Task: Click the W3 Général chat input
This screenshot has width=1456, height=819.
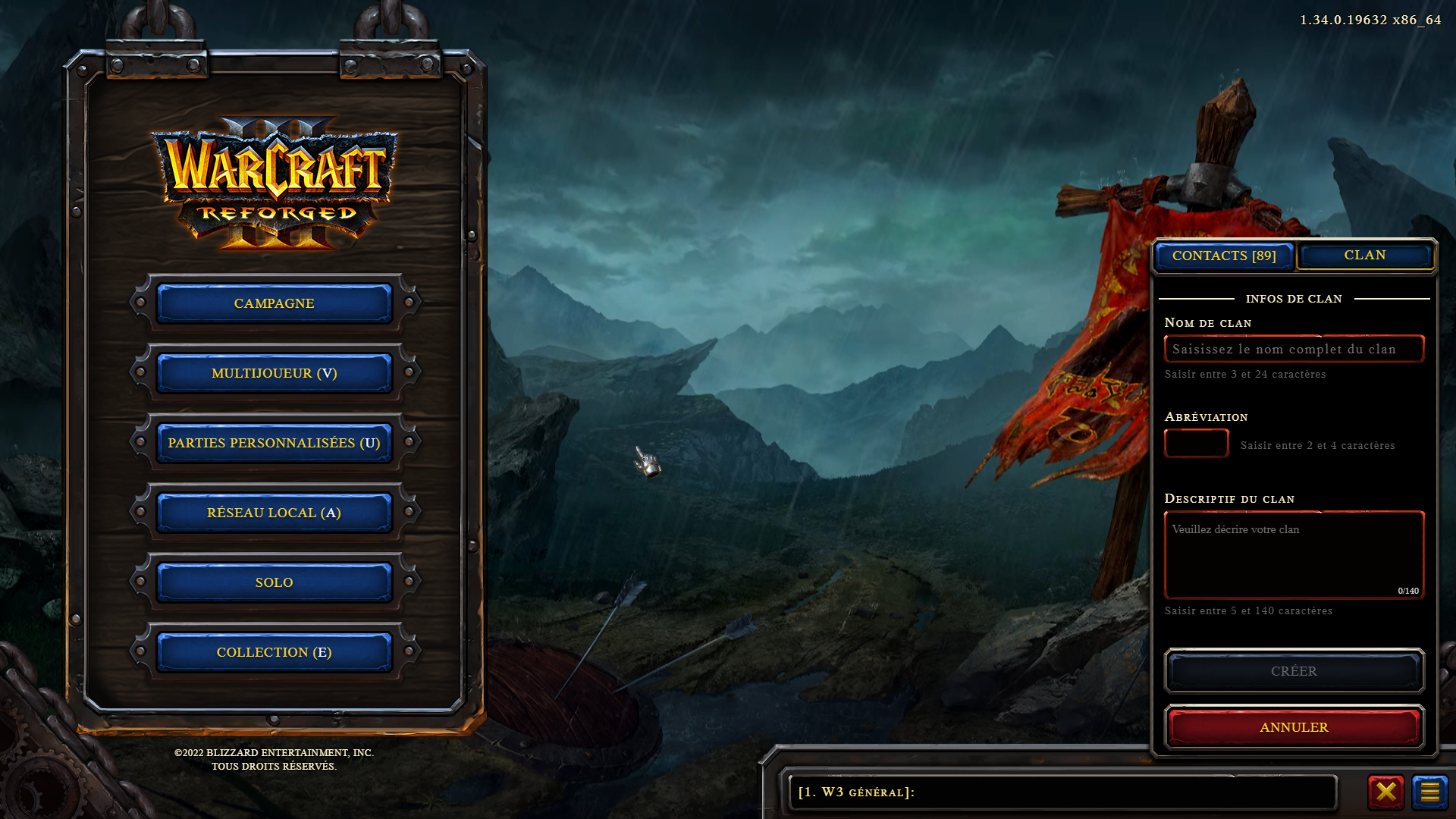Action: pyautogui.click(x=1062, y=792)
